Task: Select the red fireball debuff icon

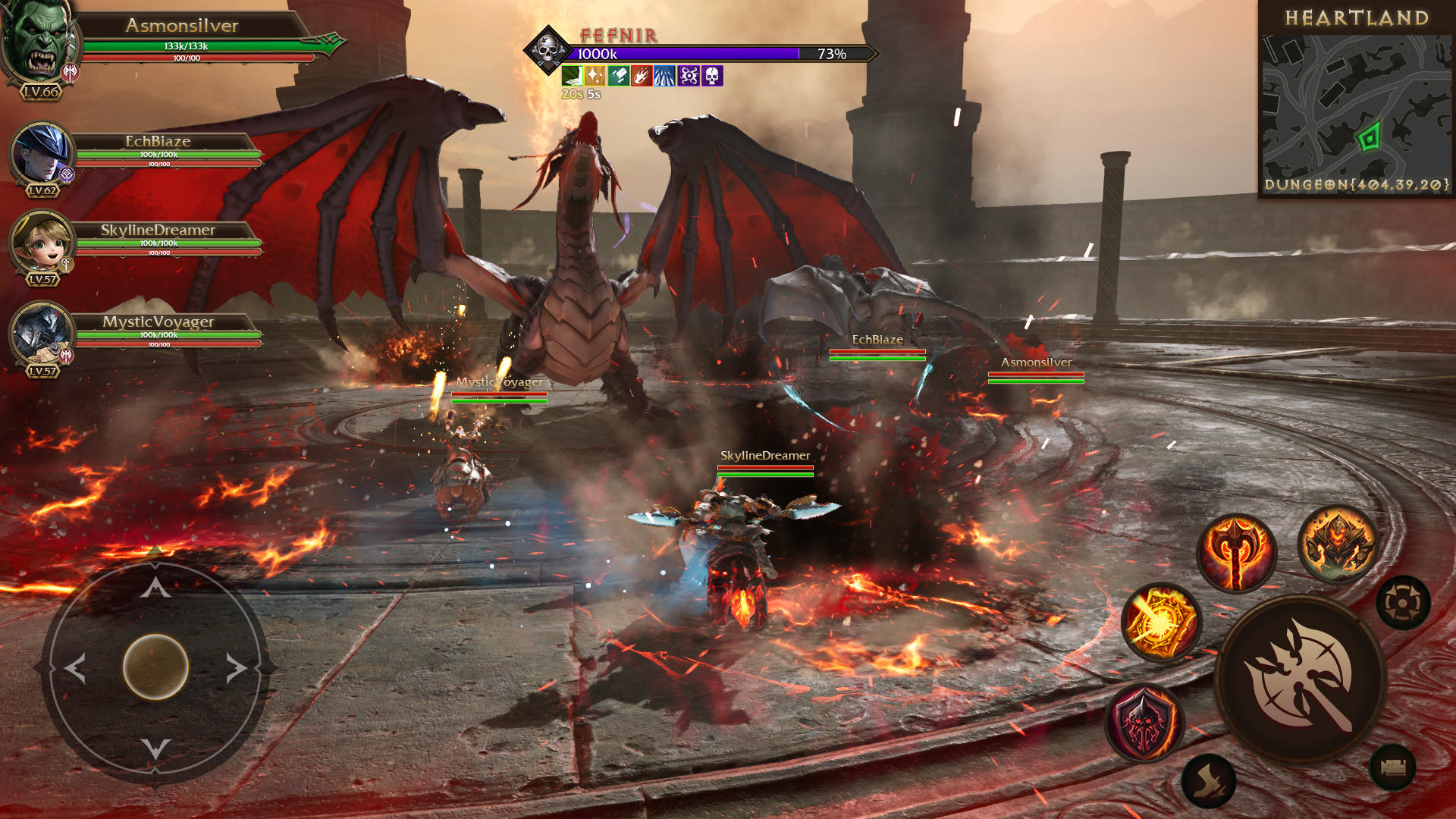Action: tap(641, 77)
